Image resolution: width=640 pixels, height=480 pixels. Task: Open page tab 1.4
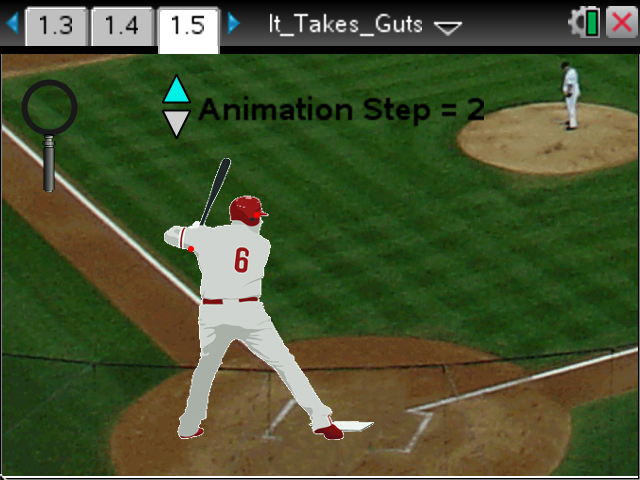click(122, 26)
